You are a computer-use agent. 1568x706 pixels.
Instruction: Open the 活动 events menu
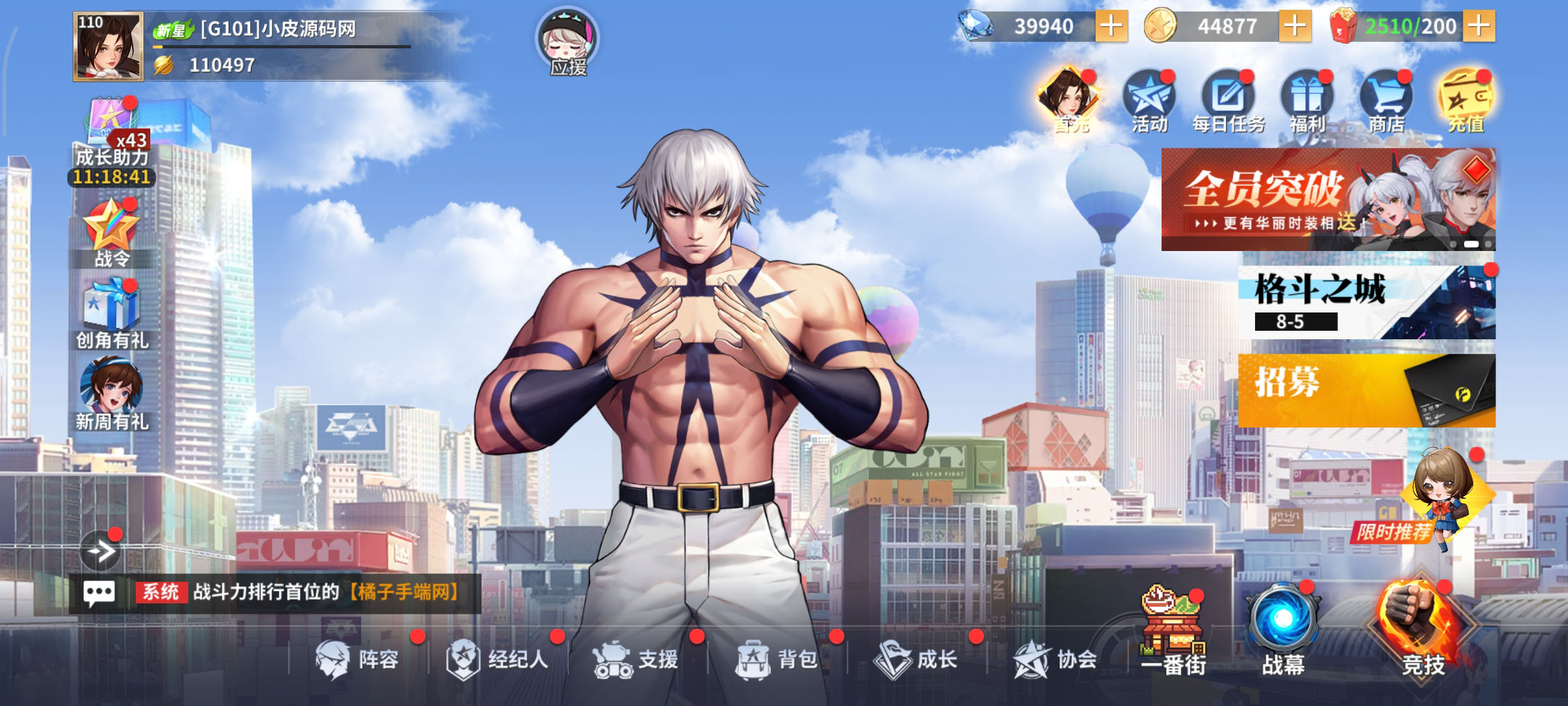pyautogui.click(x=1149, y=103)
